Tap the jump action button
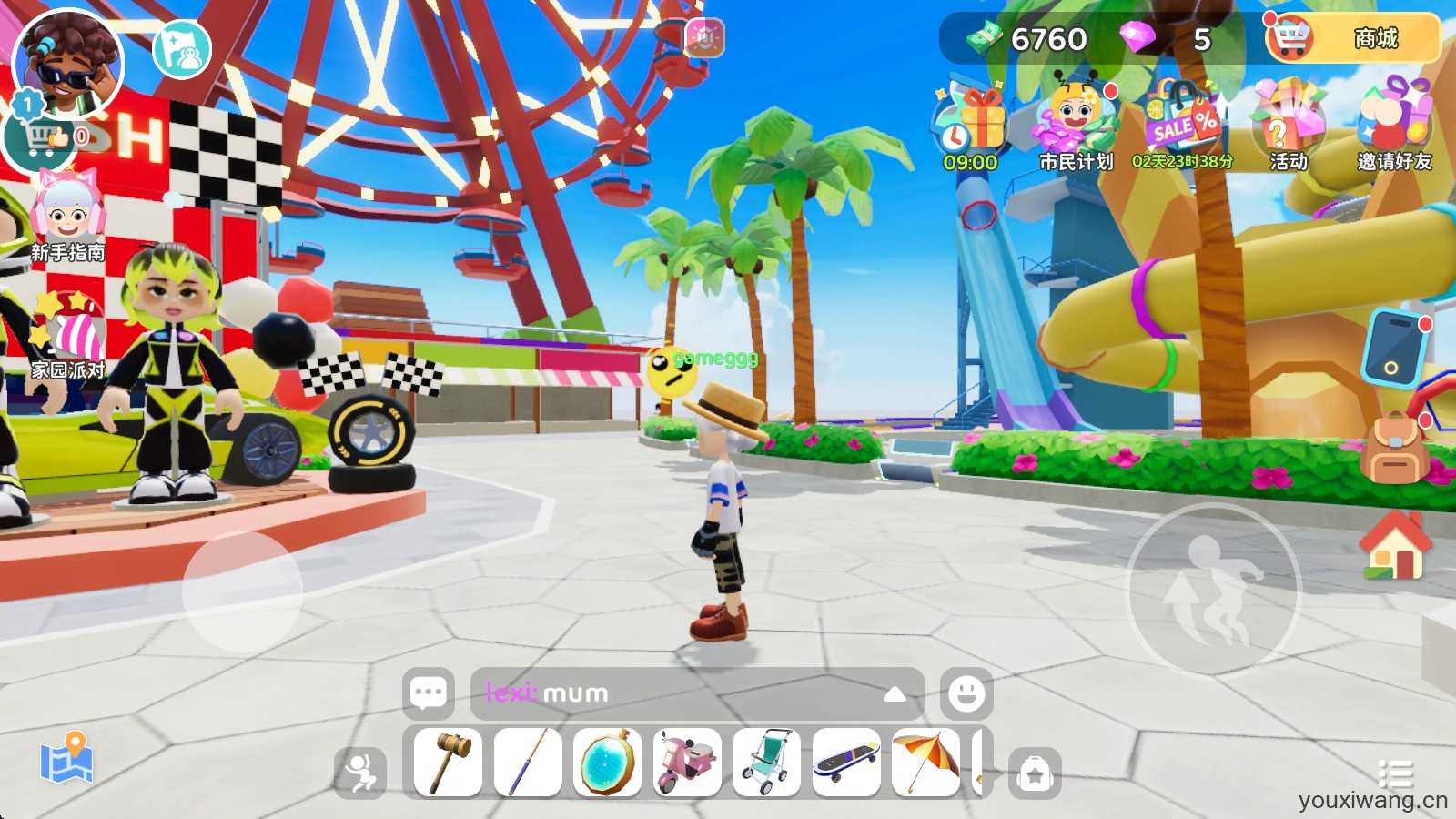 (x=1215, y=590)
